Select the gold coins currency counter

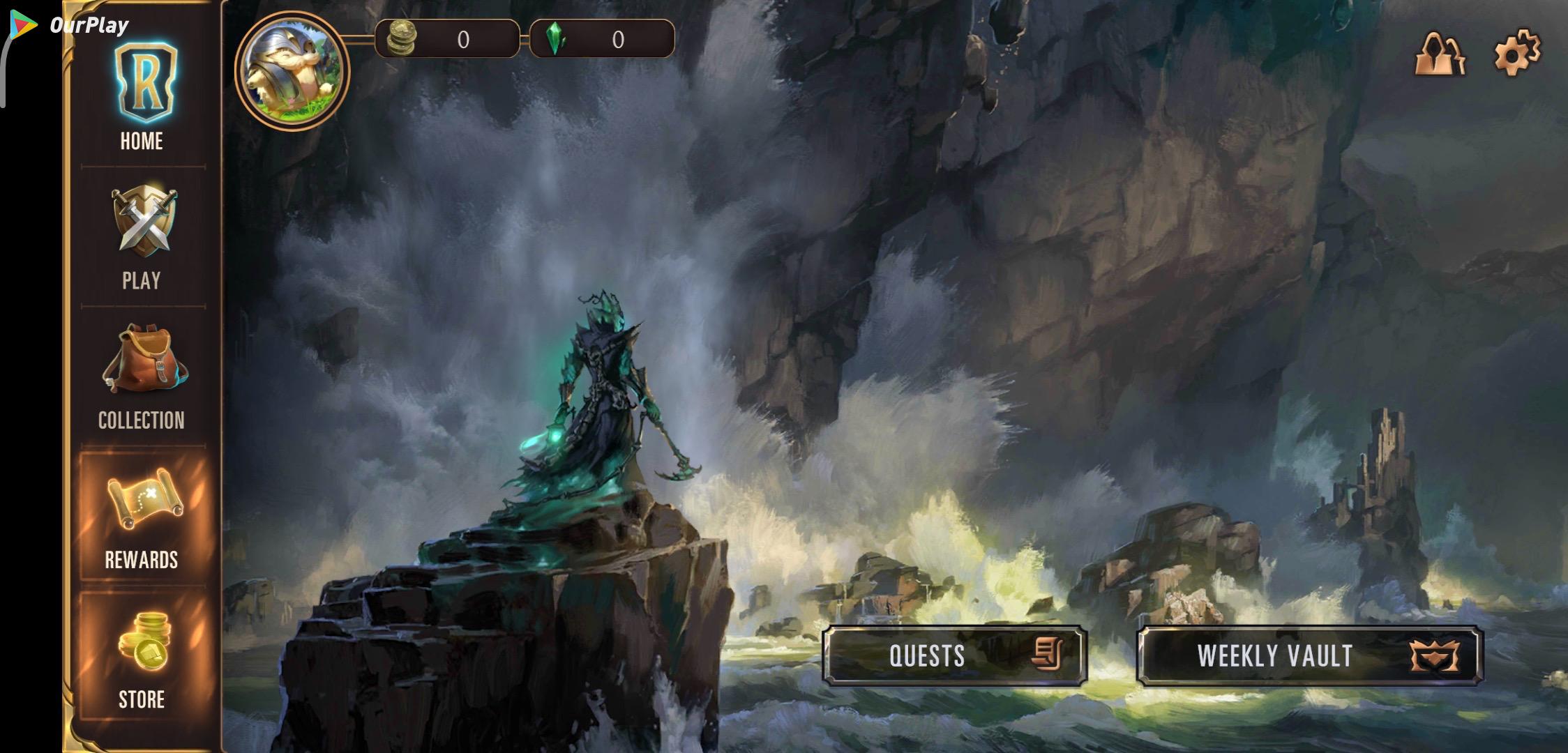tap(447, 39)
